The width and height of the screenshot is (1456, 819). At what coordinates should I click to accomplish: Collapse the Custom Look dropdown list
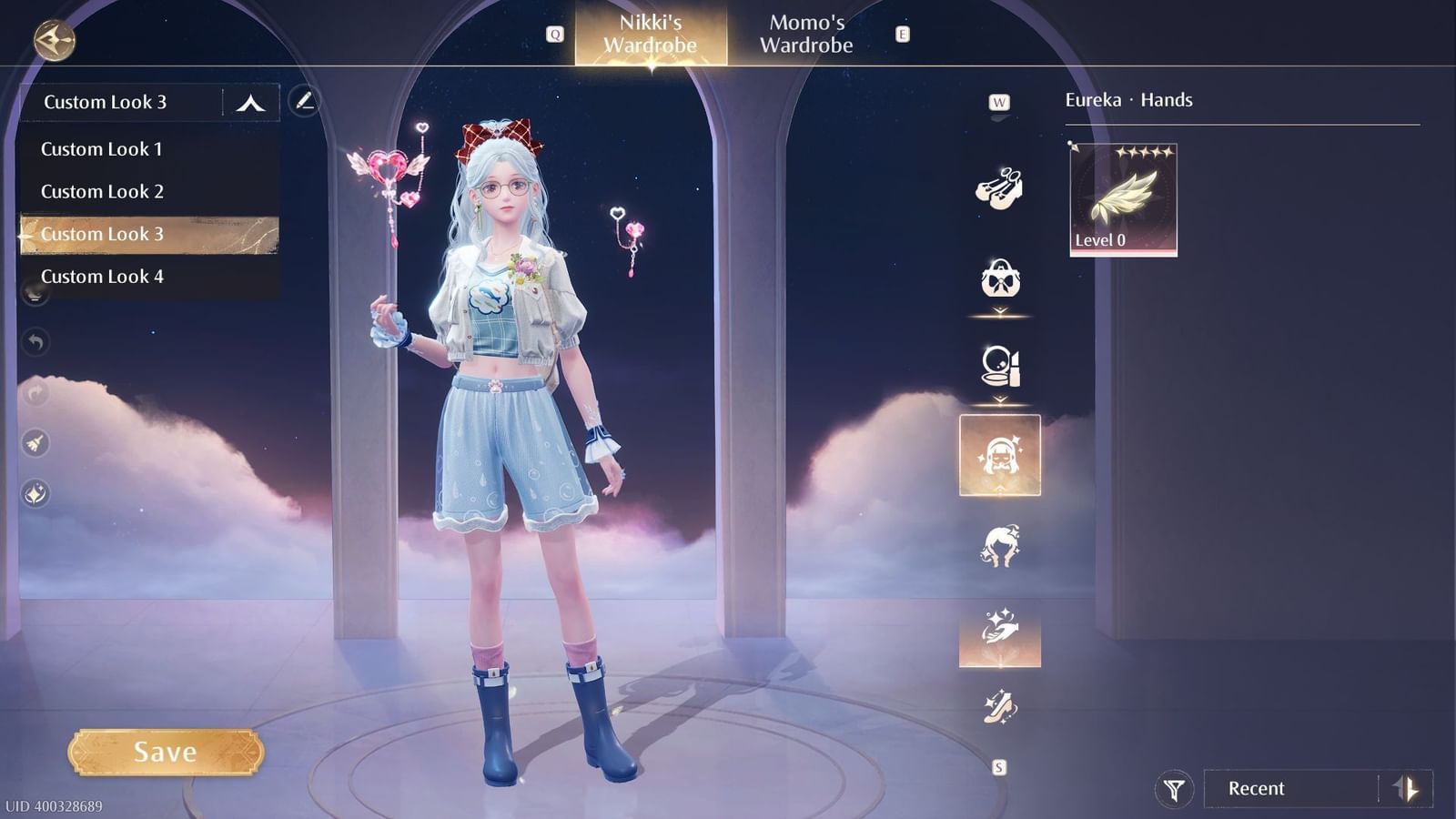[x=246, y=101]
